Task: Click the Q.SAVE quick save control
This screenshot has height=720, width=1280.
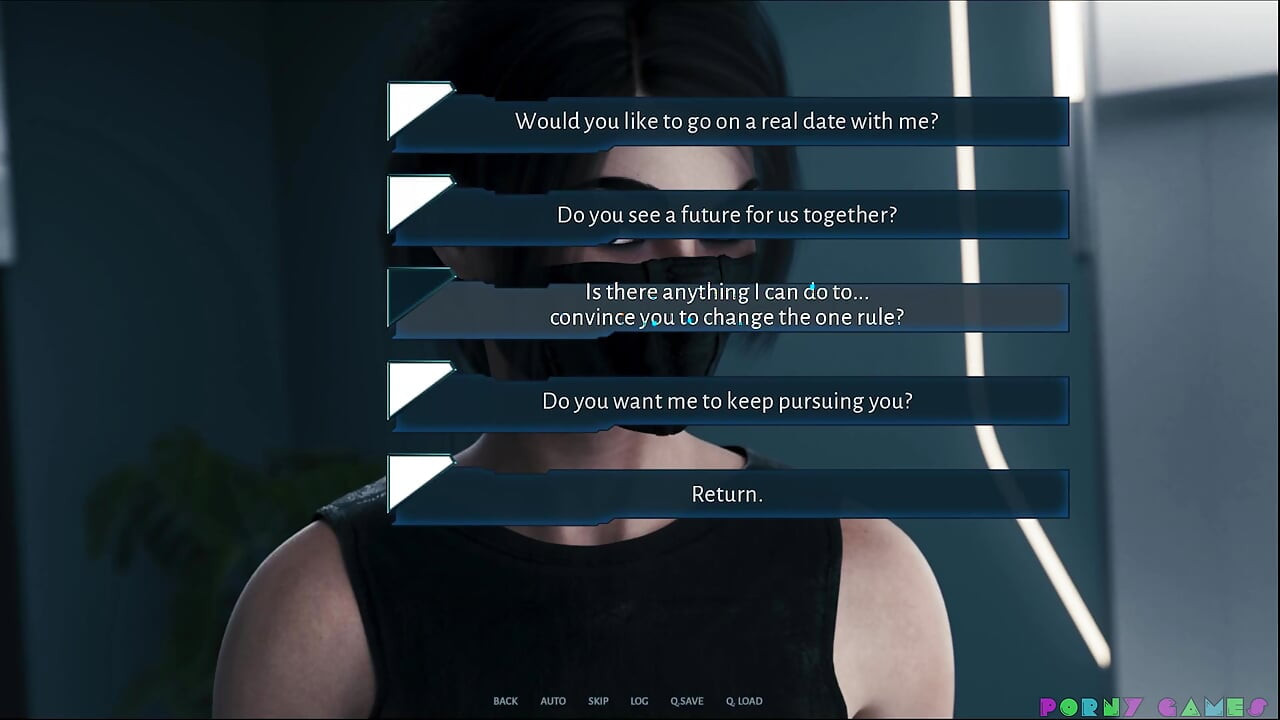Action: coord(686,701)
